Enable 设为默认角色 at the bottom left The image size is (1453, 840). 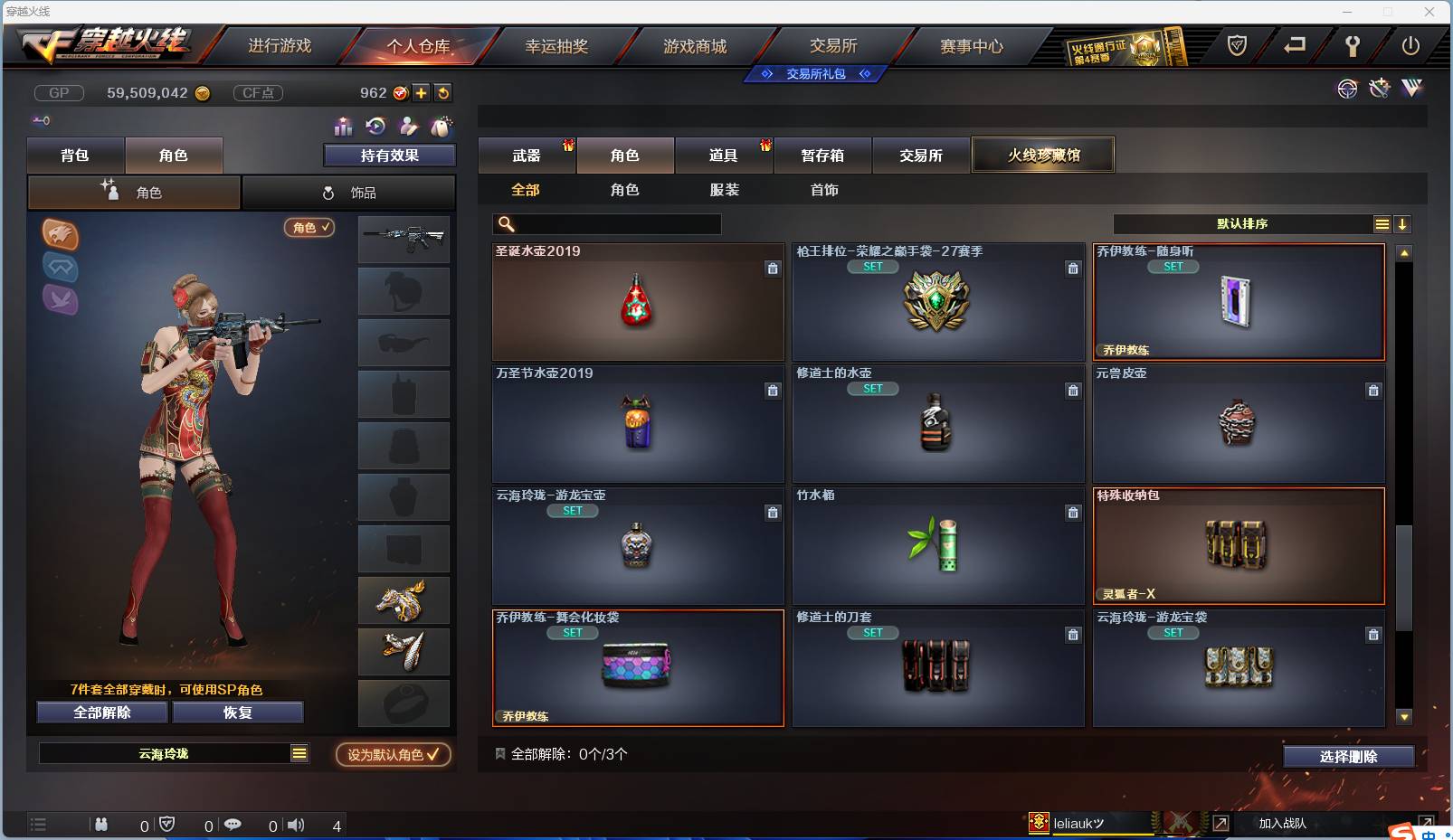393,755
